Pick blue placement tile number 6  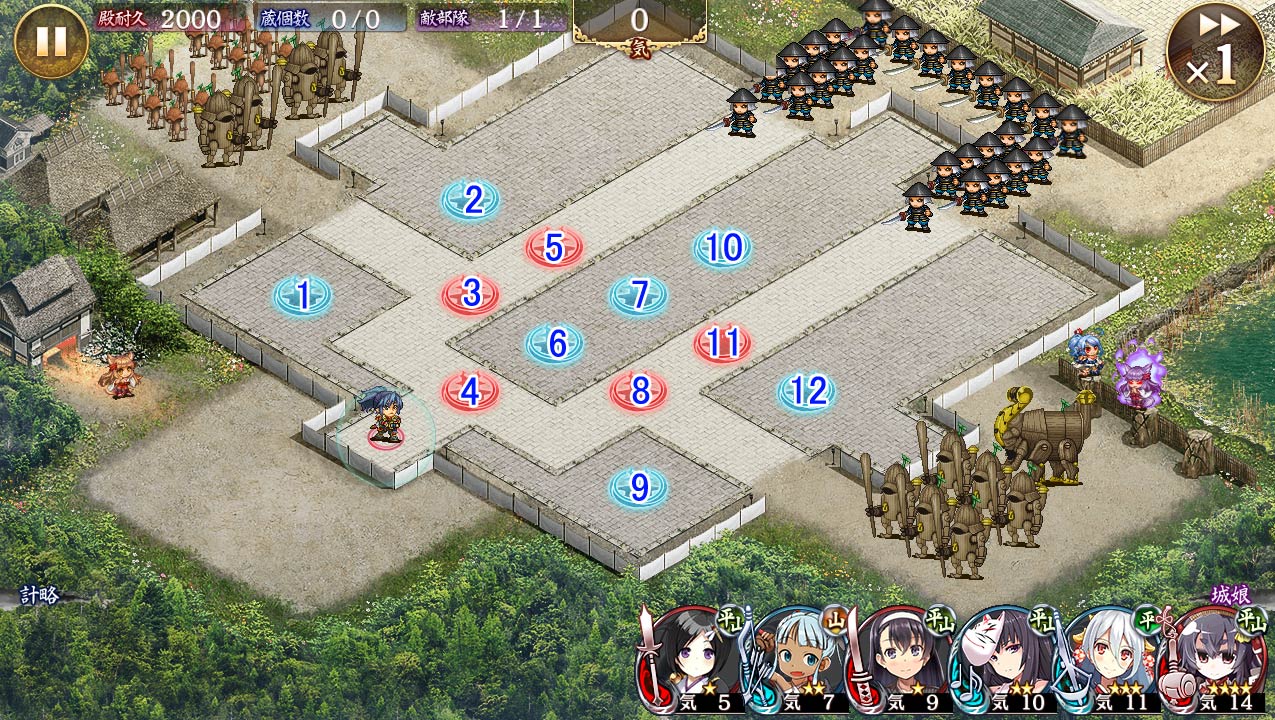click(x=555, y=344)
